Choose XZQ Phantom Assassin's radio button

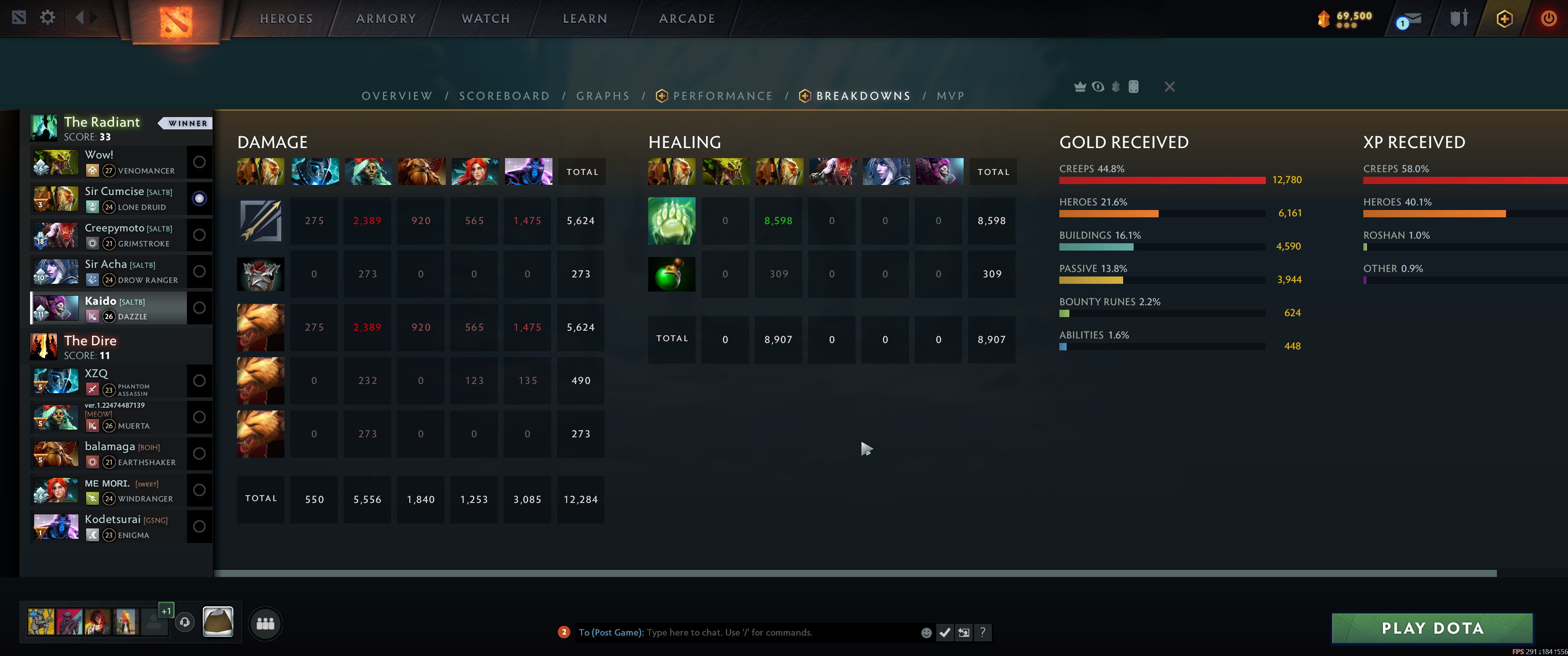tap(199, 381)
